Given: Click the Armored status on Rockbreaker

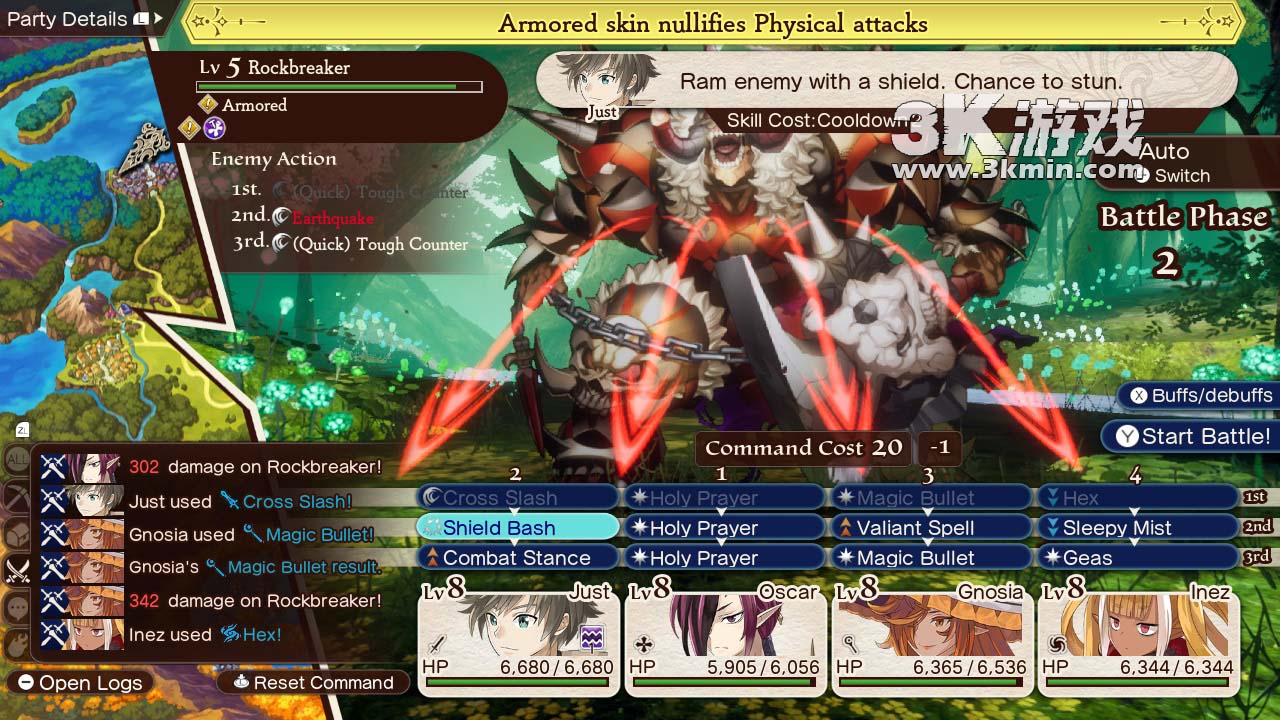Looking at the screenshot, I should [253, 105].
